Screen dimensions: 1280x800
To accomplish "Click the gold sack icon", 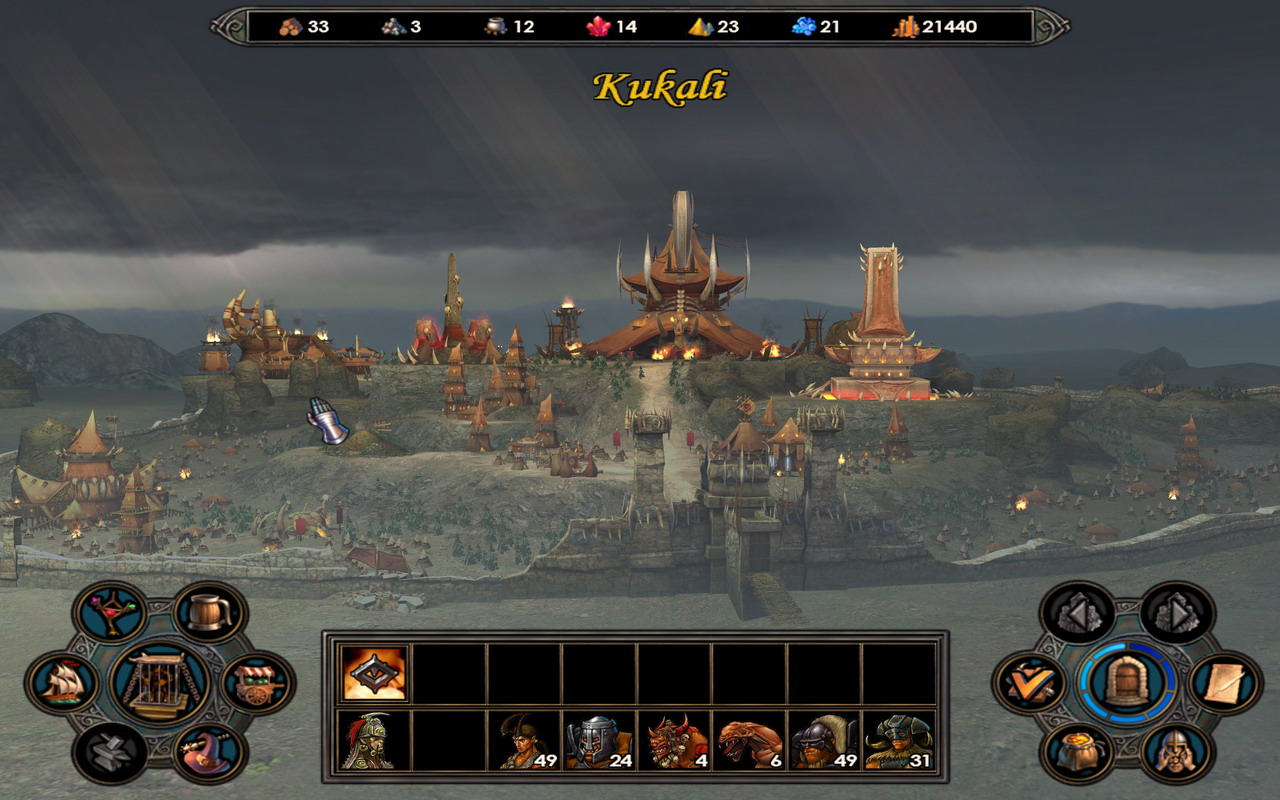I will point(1079,752).
